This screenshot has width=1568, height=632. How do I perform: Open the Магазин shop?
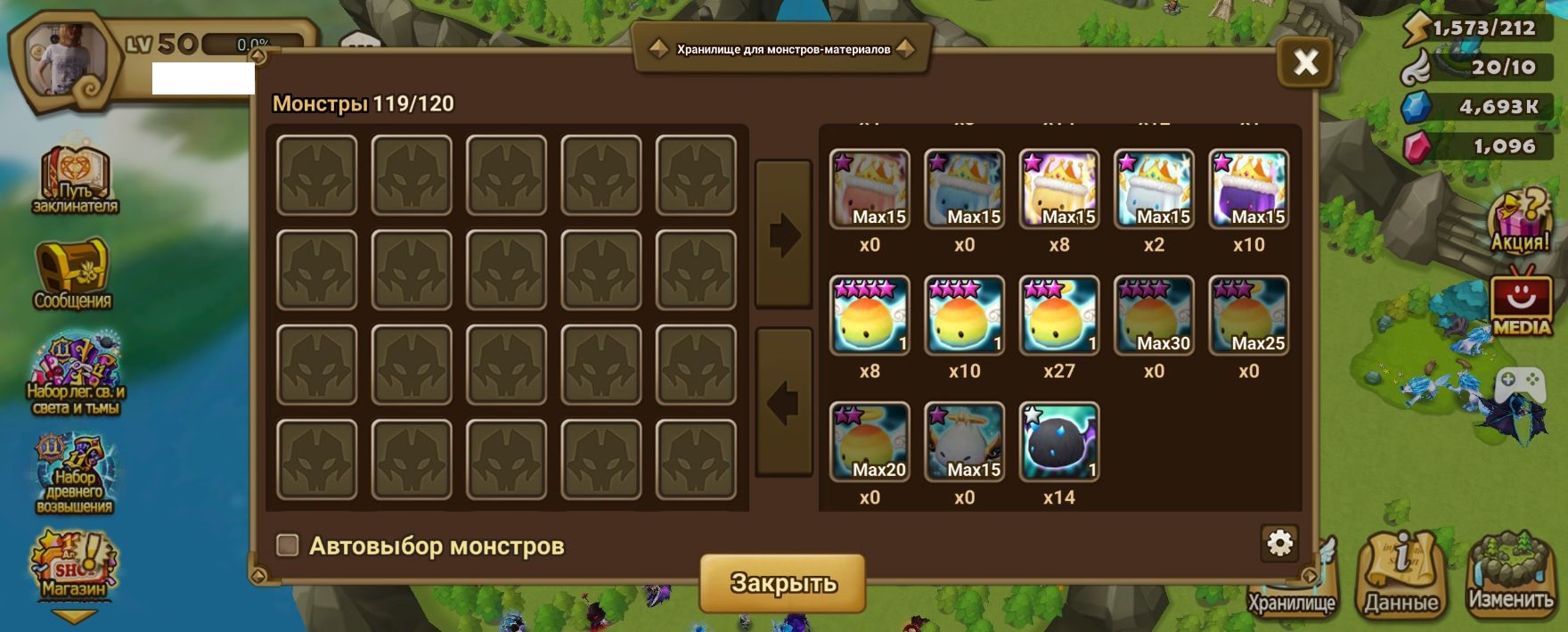pyautogui.click(x=74, y=566)
